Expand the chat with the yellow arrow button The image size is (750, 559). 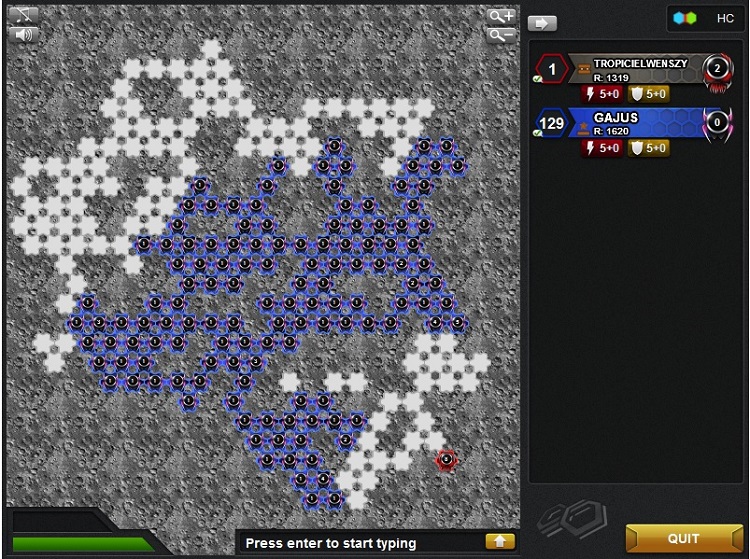coord(500,542)
